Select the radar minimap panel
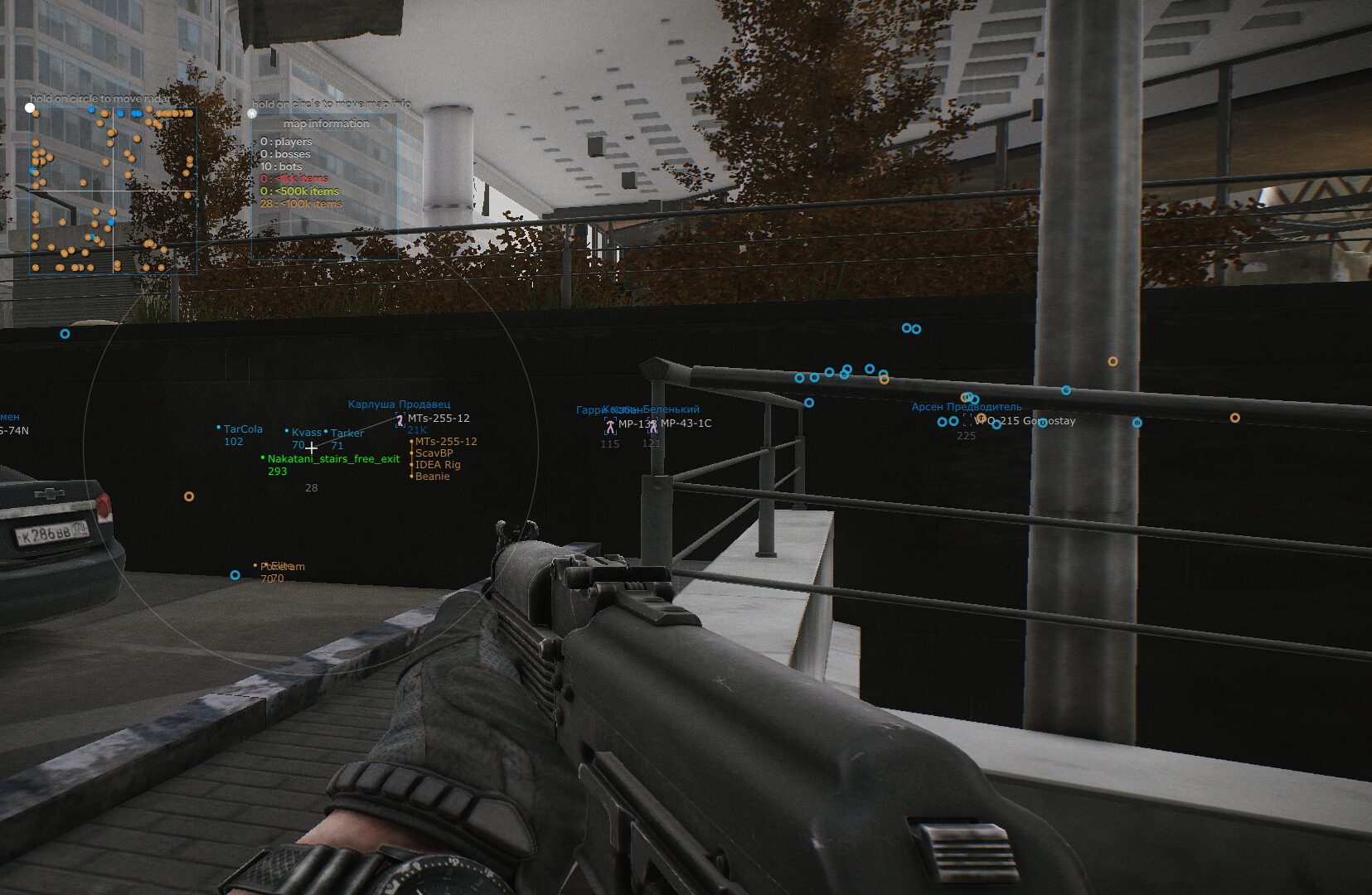The height and width of the screenshot is (895, 1372). pyautogui.click(x=114, y=191)
